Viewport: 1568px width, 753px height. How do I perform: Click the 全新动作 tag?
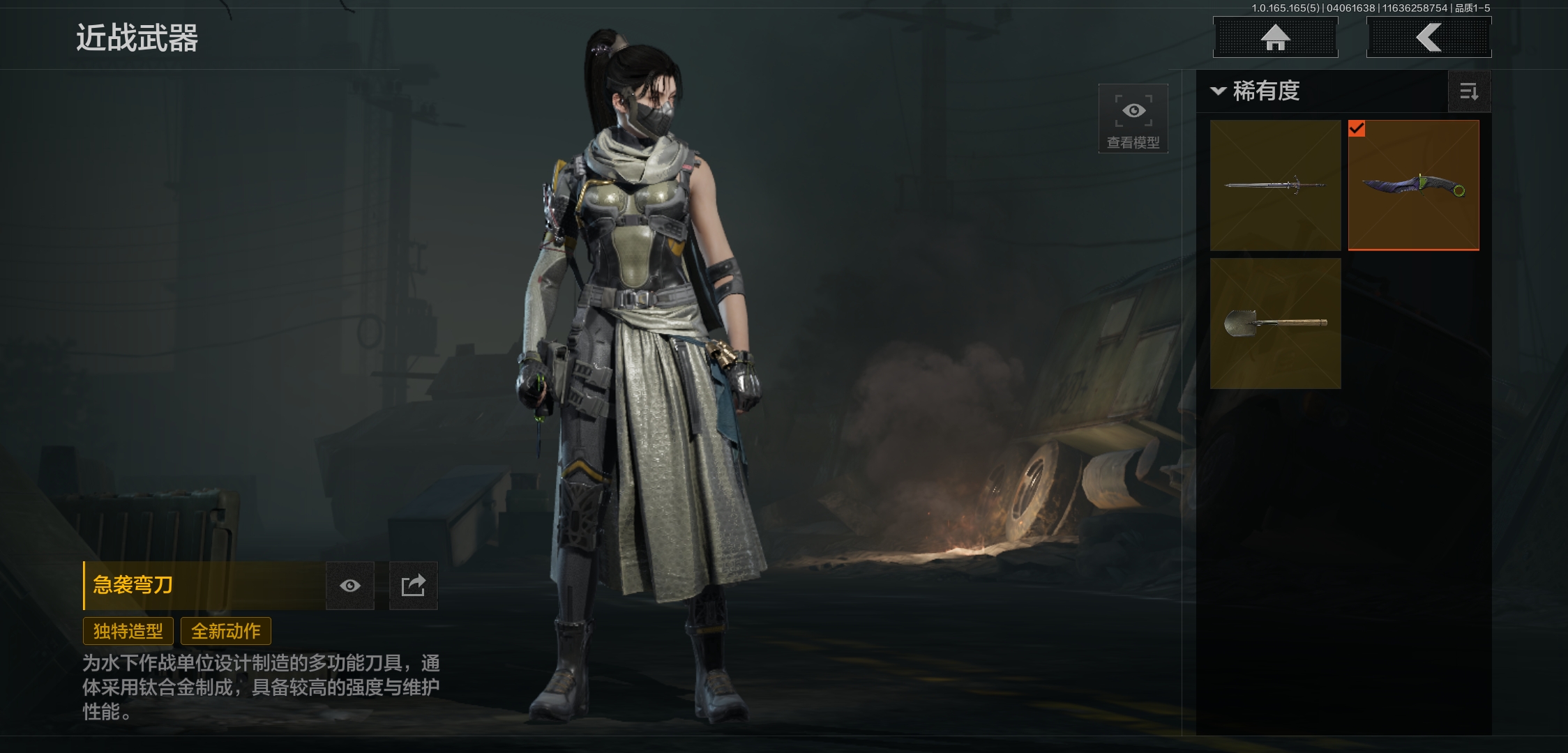tap(226, 631)
